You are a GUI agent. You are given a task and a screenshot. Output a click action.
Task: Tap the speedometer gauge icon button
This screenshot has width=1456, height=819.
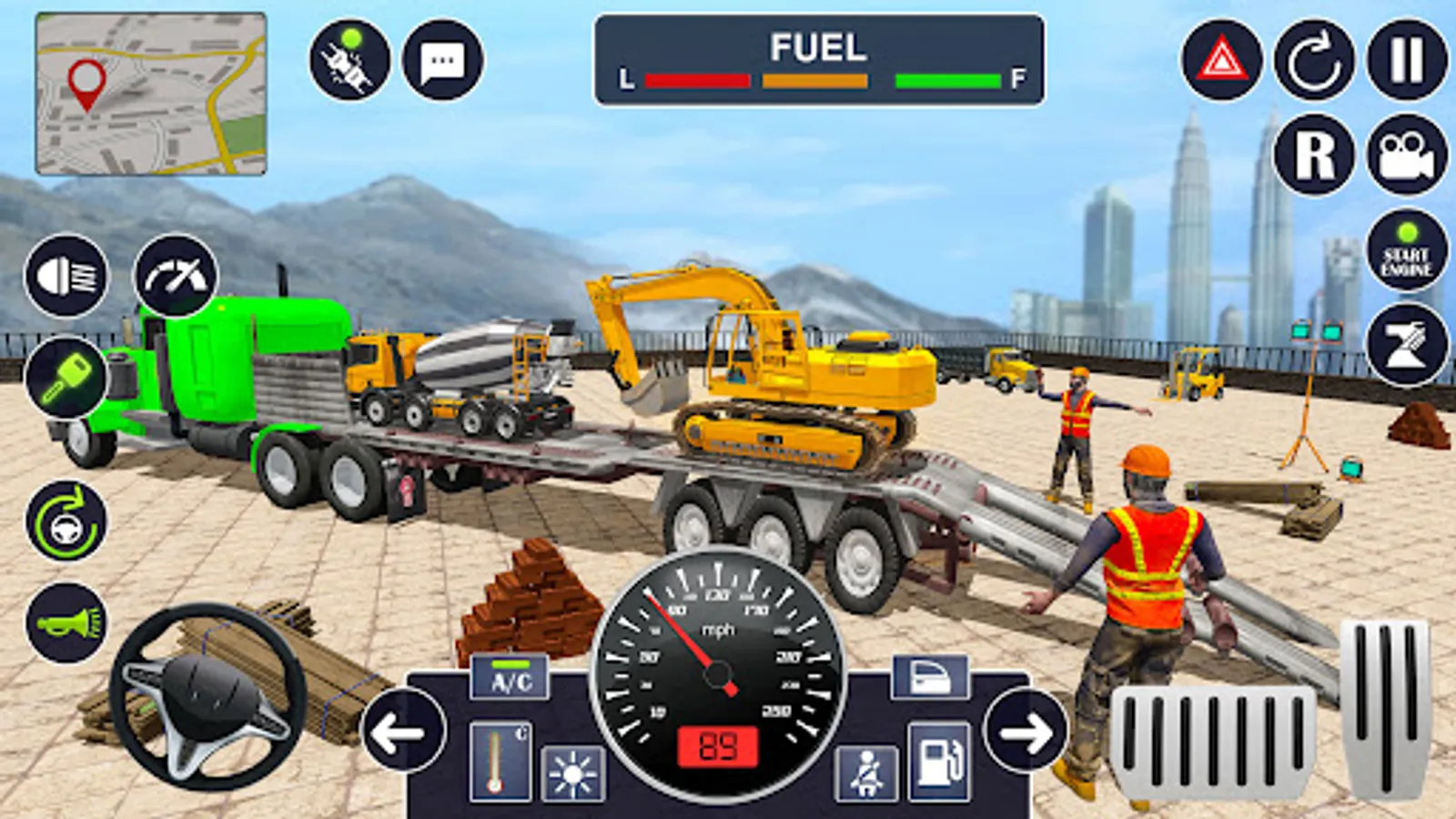[176, 276]
